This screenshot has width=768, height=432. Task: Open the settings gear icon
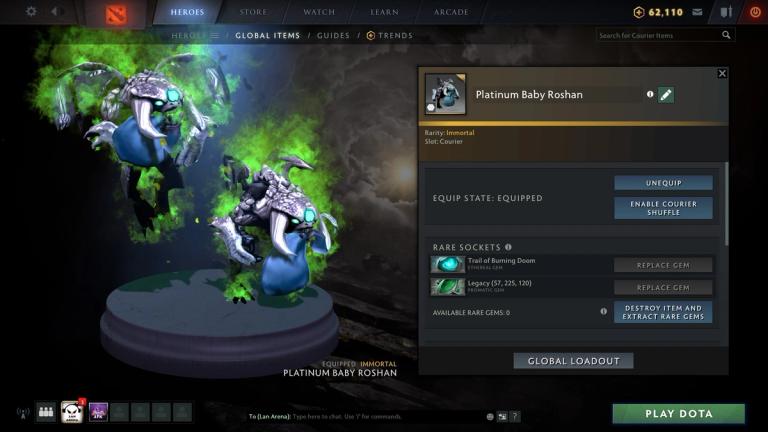click(31, 12)
